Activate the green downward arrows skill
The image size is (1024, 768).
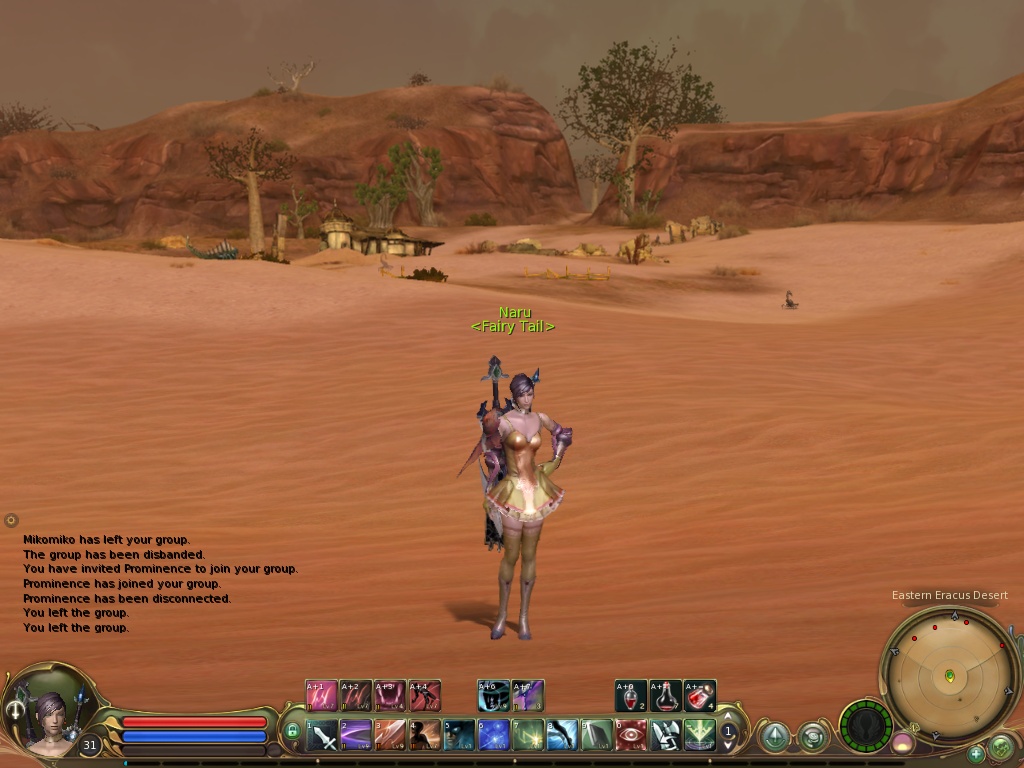pos(700,735)
